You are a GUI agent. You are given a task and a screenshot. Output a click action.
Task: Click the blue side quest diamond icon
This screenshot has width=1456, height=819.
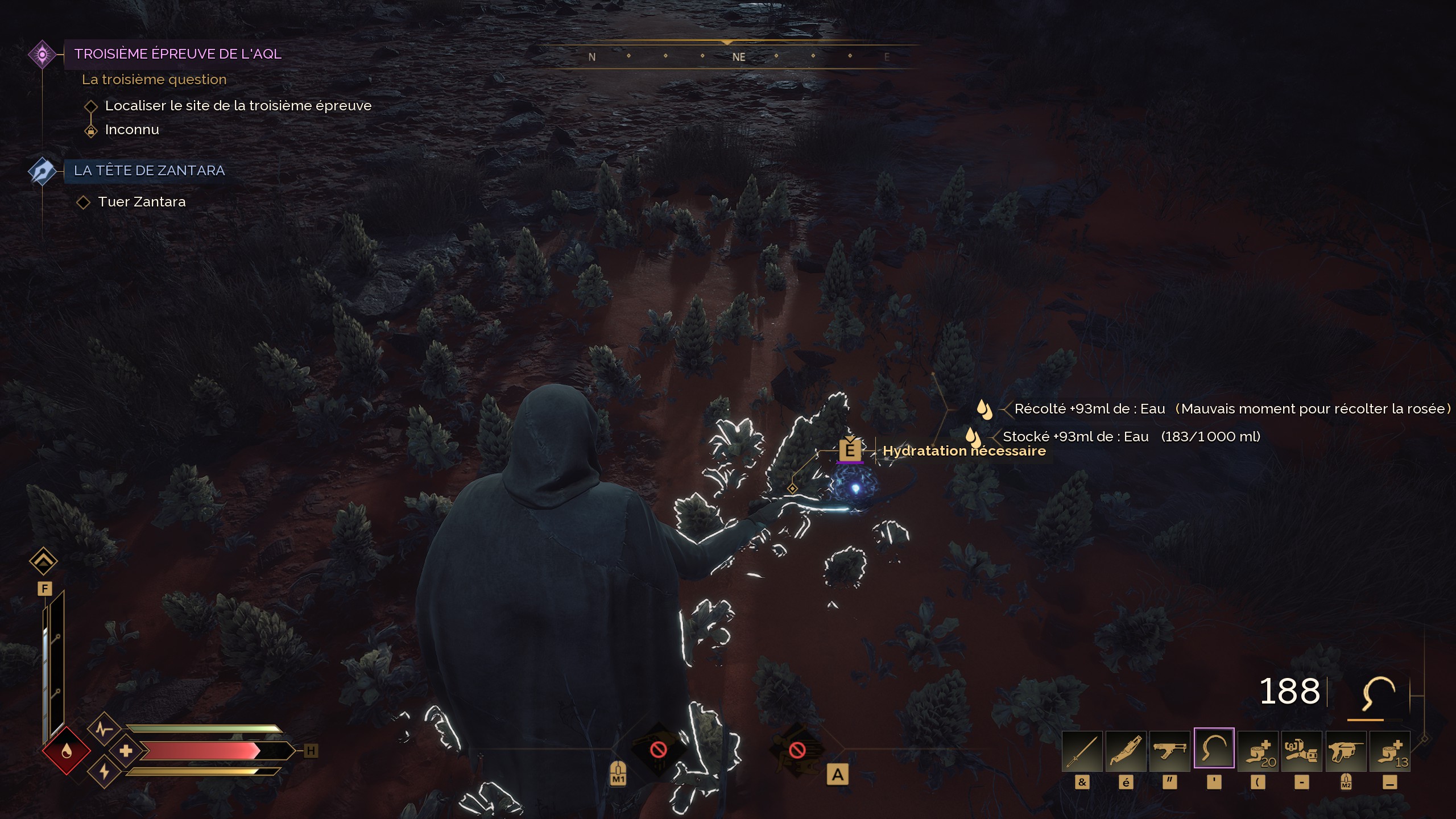click(42, 171)
